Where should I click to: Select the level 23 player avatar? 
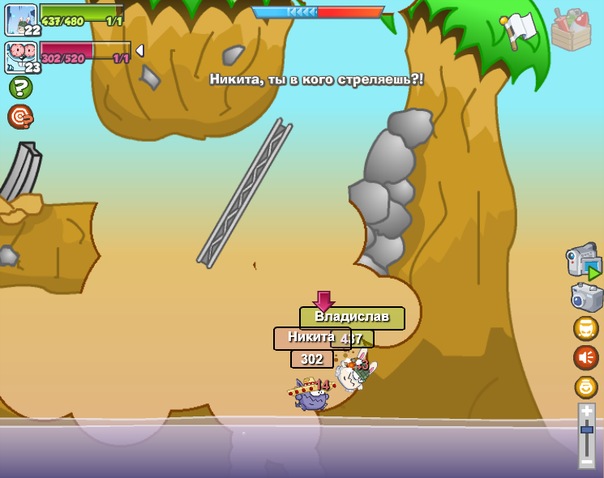click(20, 56)
